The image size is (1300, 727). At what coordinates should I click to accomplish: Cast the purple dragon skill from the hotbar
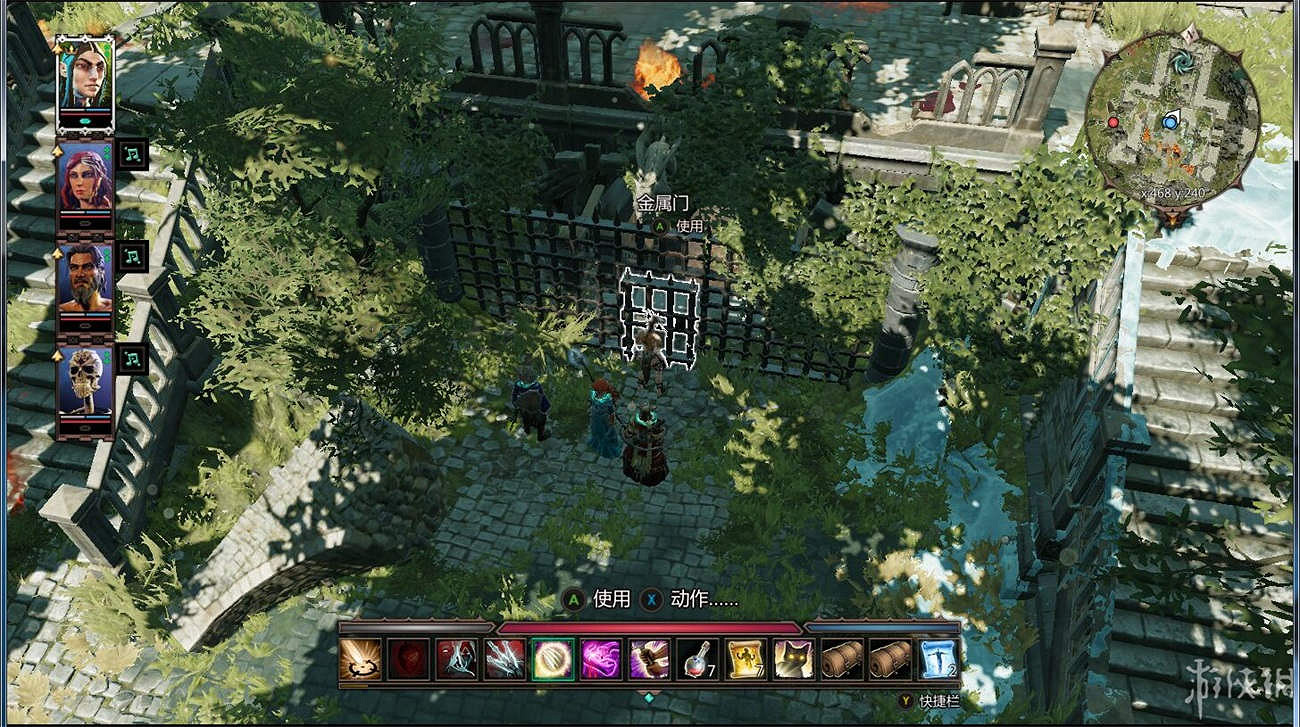(x=600, y=658)
